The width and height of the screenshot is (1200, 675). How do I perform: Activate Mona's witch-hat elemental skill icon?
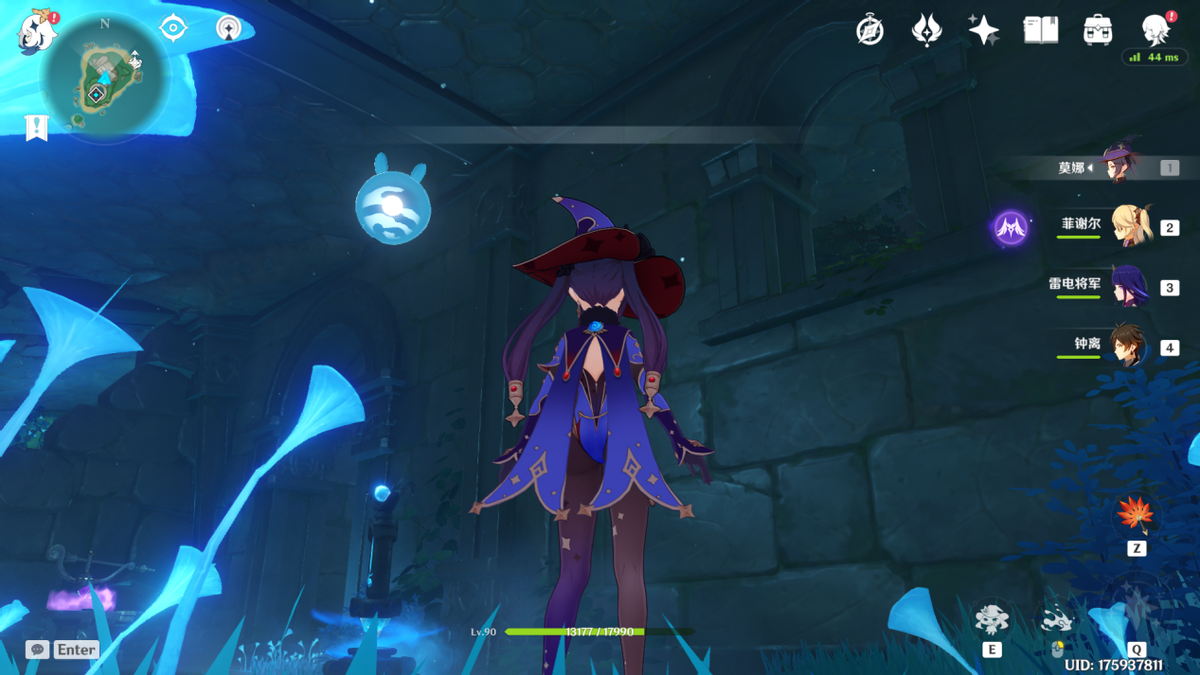coord(991,619)
